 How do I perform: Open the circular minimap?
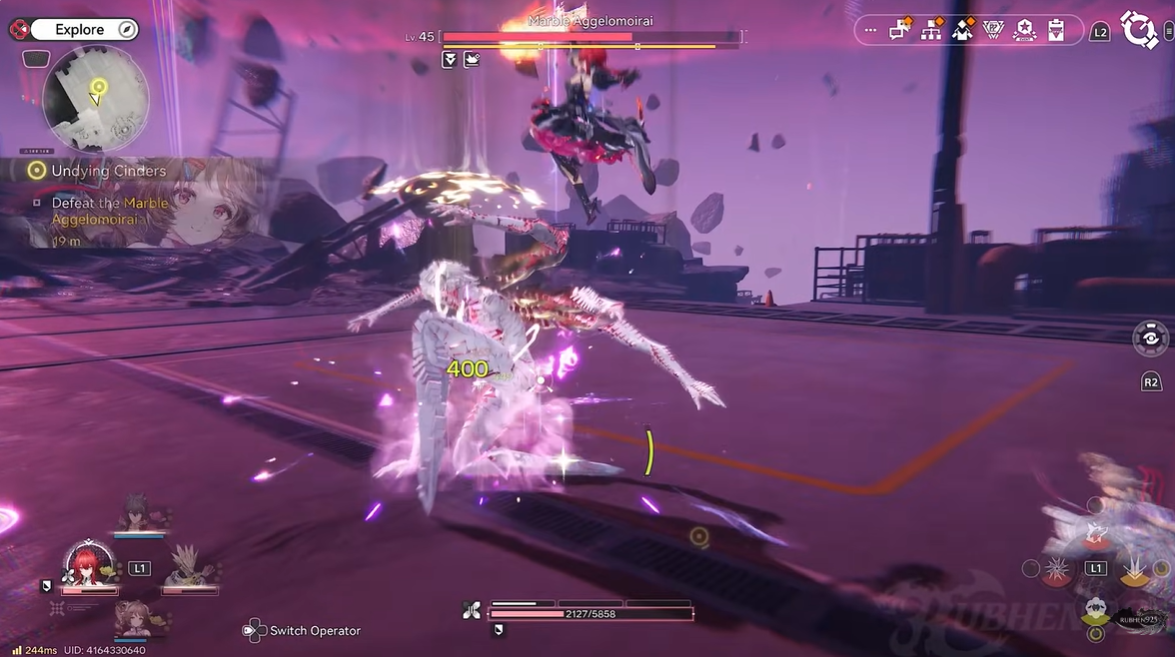[97, 99]
